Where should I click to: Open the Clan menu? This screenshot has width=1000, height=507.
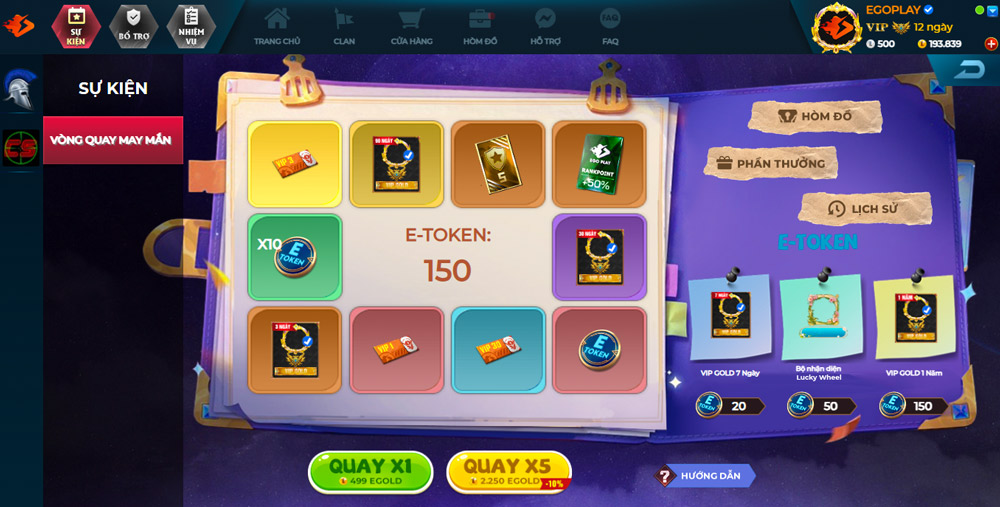[x=344, y=26]
